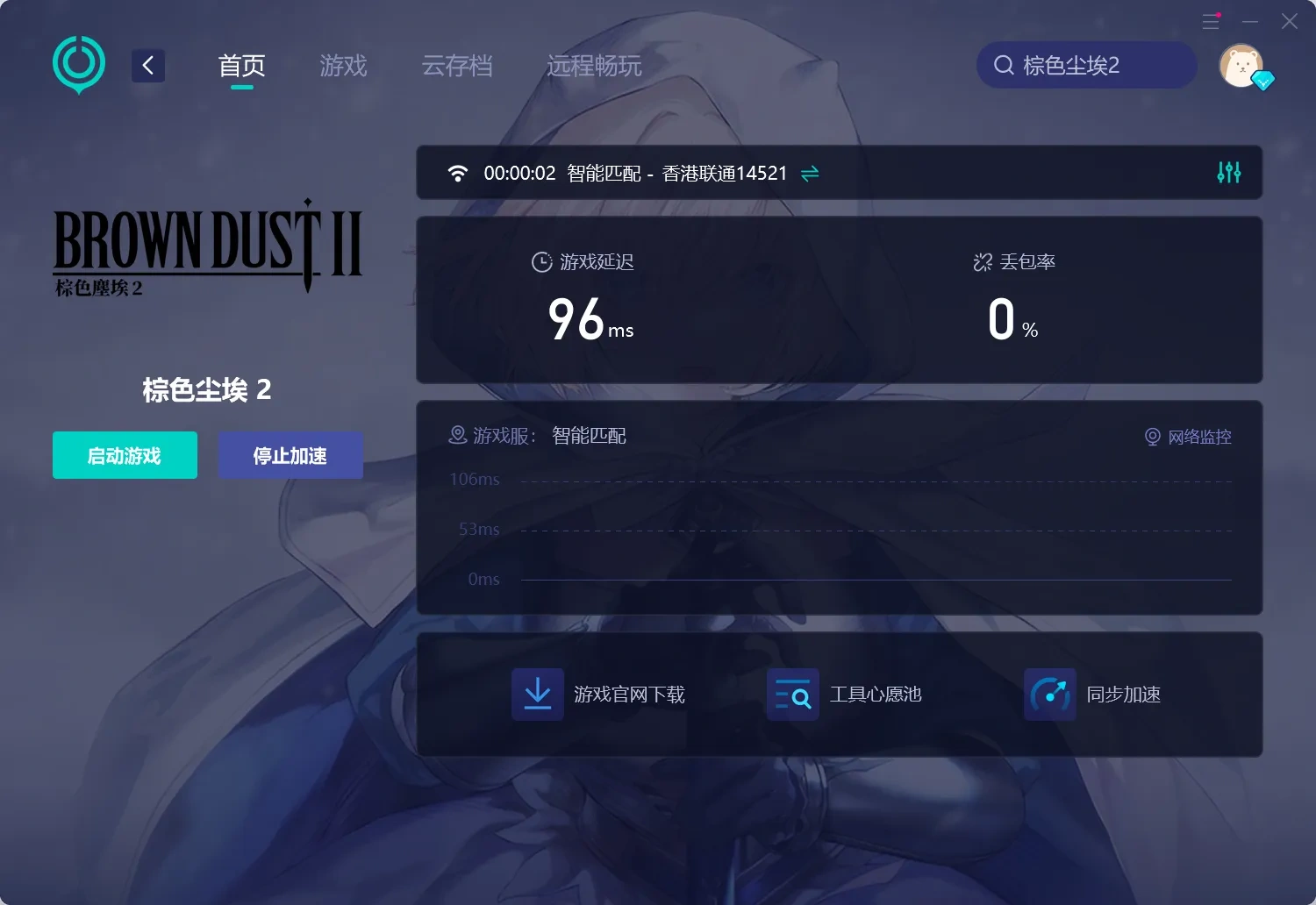Open the hamburger menu with red notification dot
The width and height of the screenshot is (1316, 905).
[1212, 21]
